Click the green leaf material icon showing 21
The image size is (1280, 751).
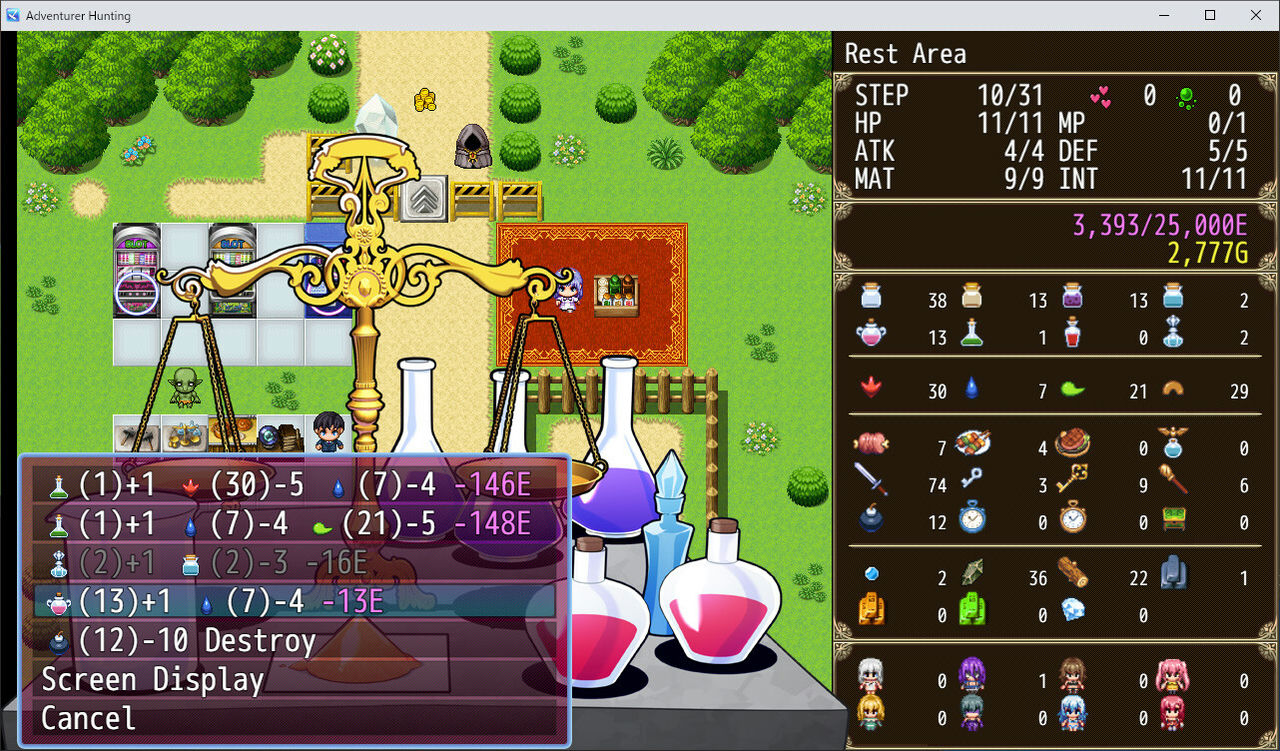pyautogui.click(x=1072, y=391)
